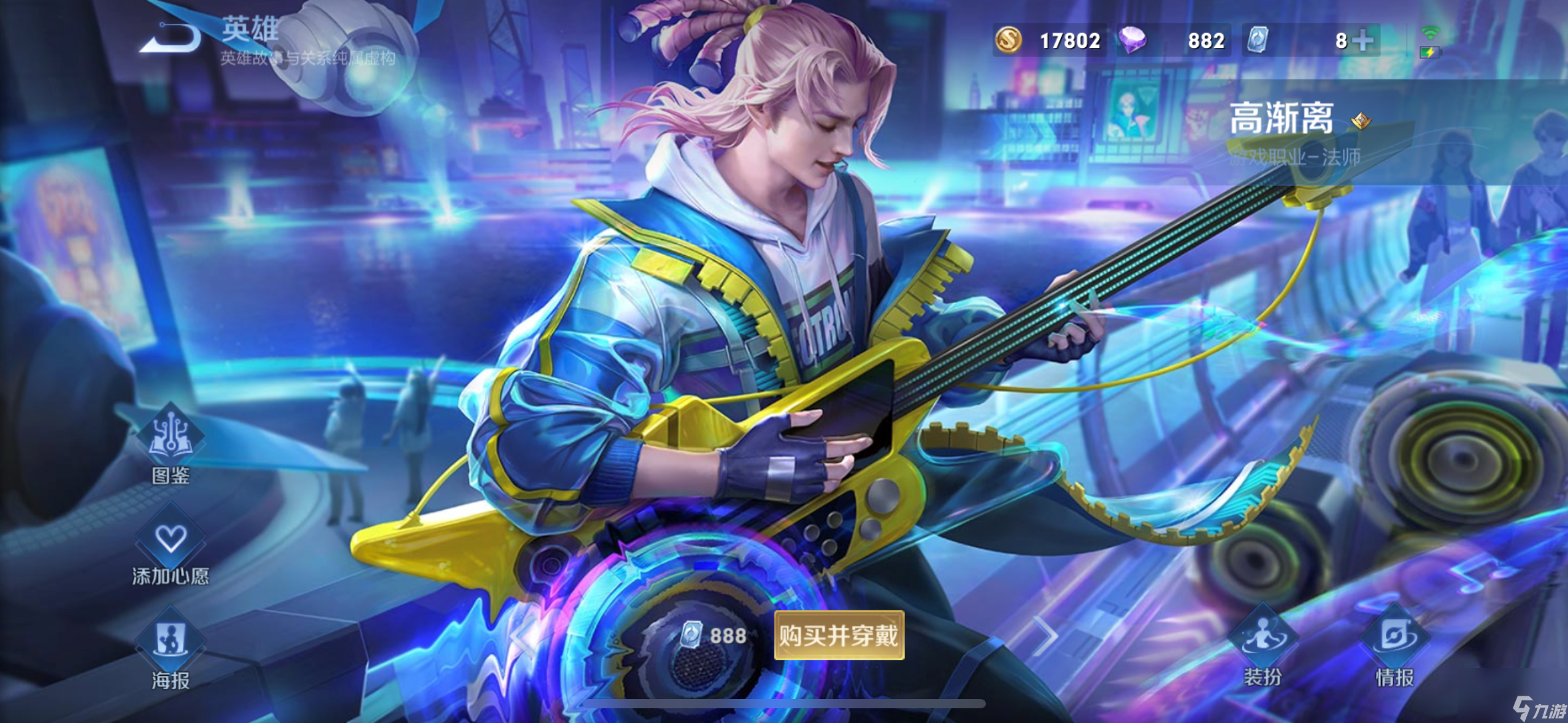Click the 购买并穿戴 buy and equip button
Viewport: 1568px width, 723px height.
(839, 635)
